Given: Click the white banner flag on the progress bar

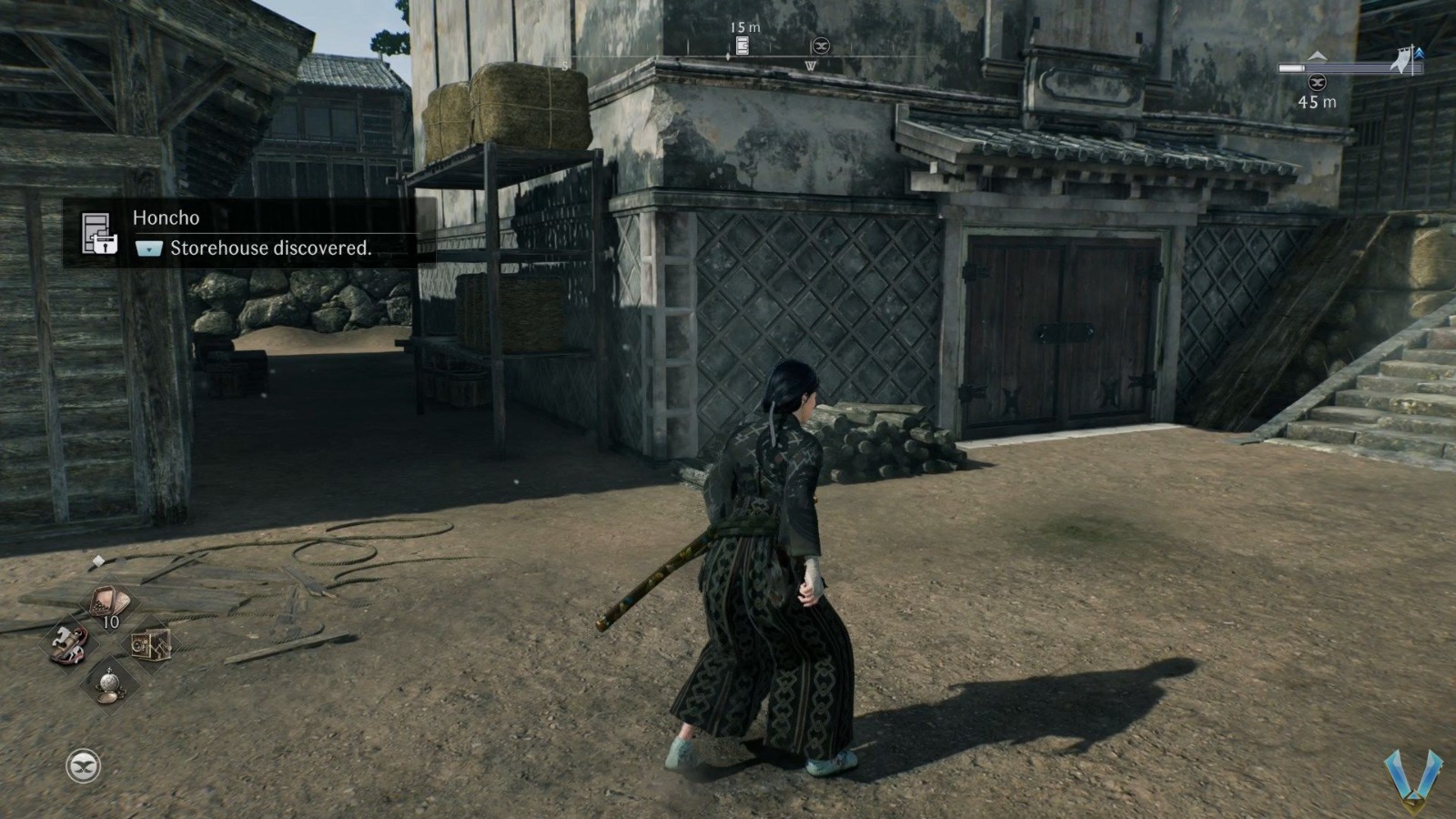Looking at the screenshot, I should (x=1401, y=60).
